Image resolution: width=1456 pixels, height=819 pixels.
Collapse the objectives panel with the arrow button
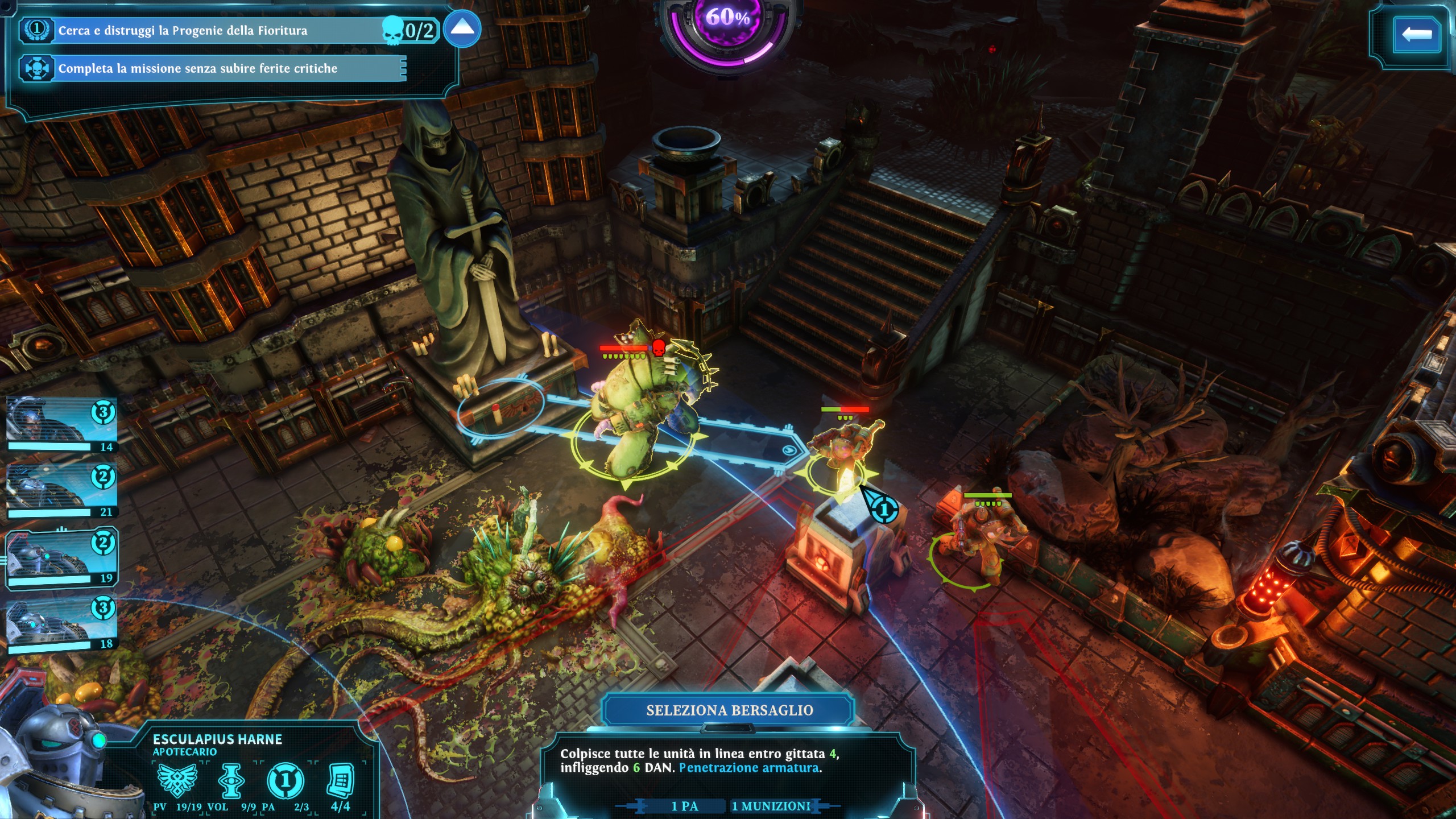pyautogui.click(x=462, y=28)
